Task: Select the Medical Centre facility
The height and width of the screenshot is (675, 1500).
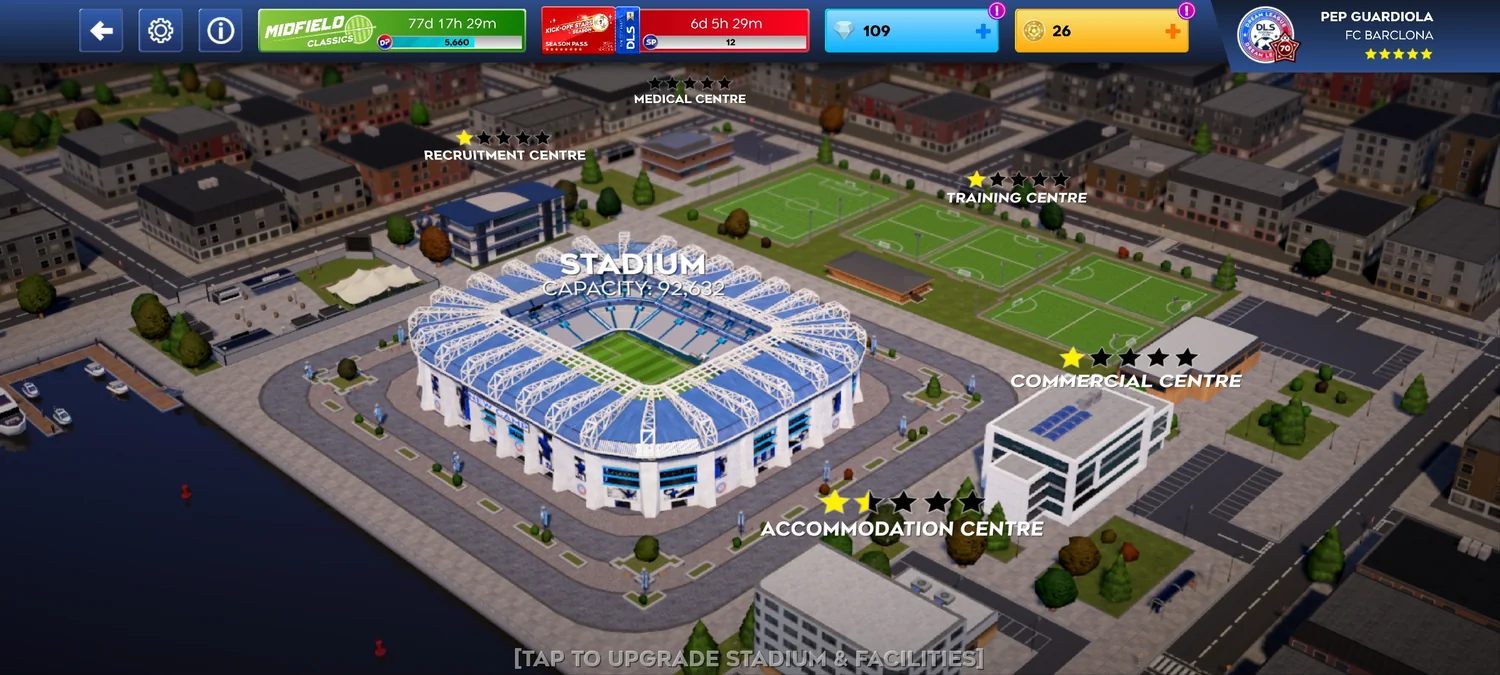Action: [x=689, y=98]
